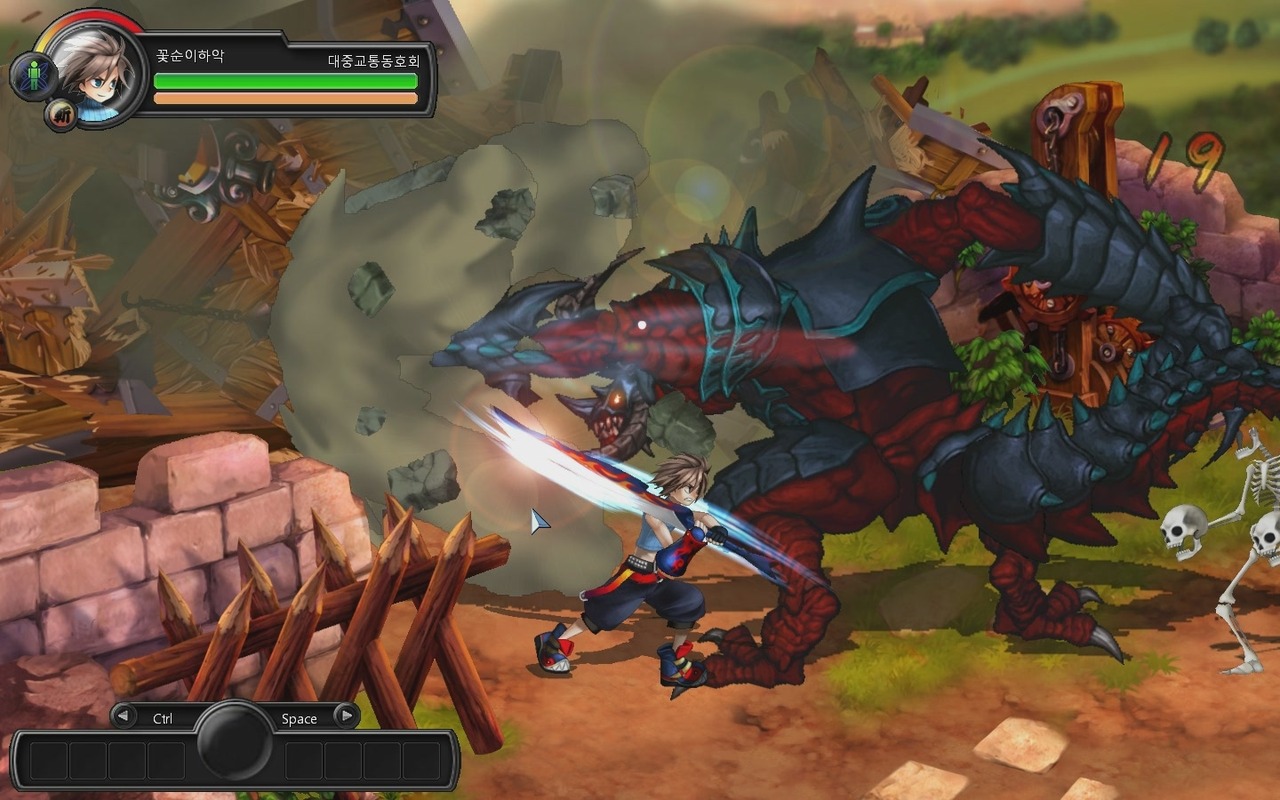Open the round kanji emblem icon
The height and width of the screenshot is (800, 1280).
click(61, 115)
